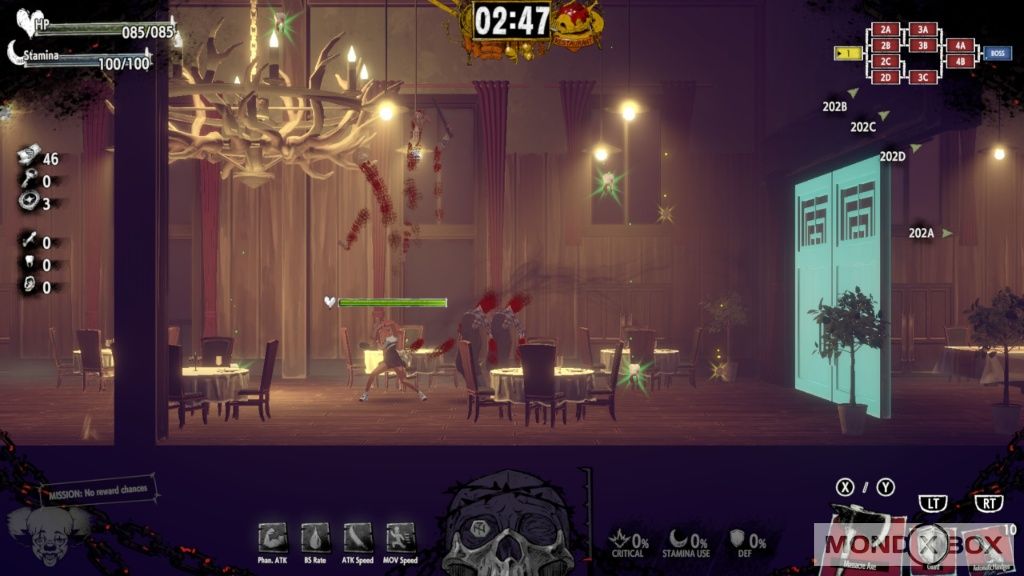This screenshot has height=576, width=1024.
Task: Pick room 4B on the stage map
Action: tap(959, 61)
